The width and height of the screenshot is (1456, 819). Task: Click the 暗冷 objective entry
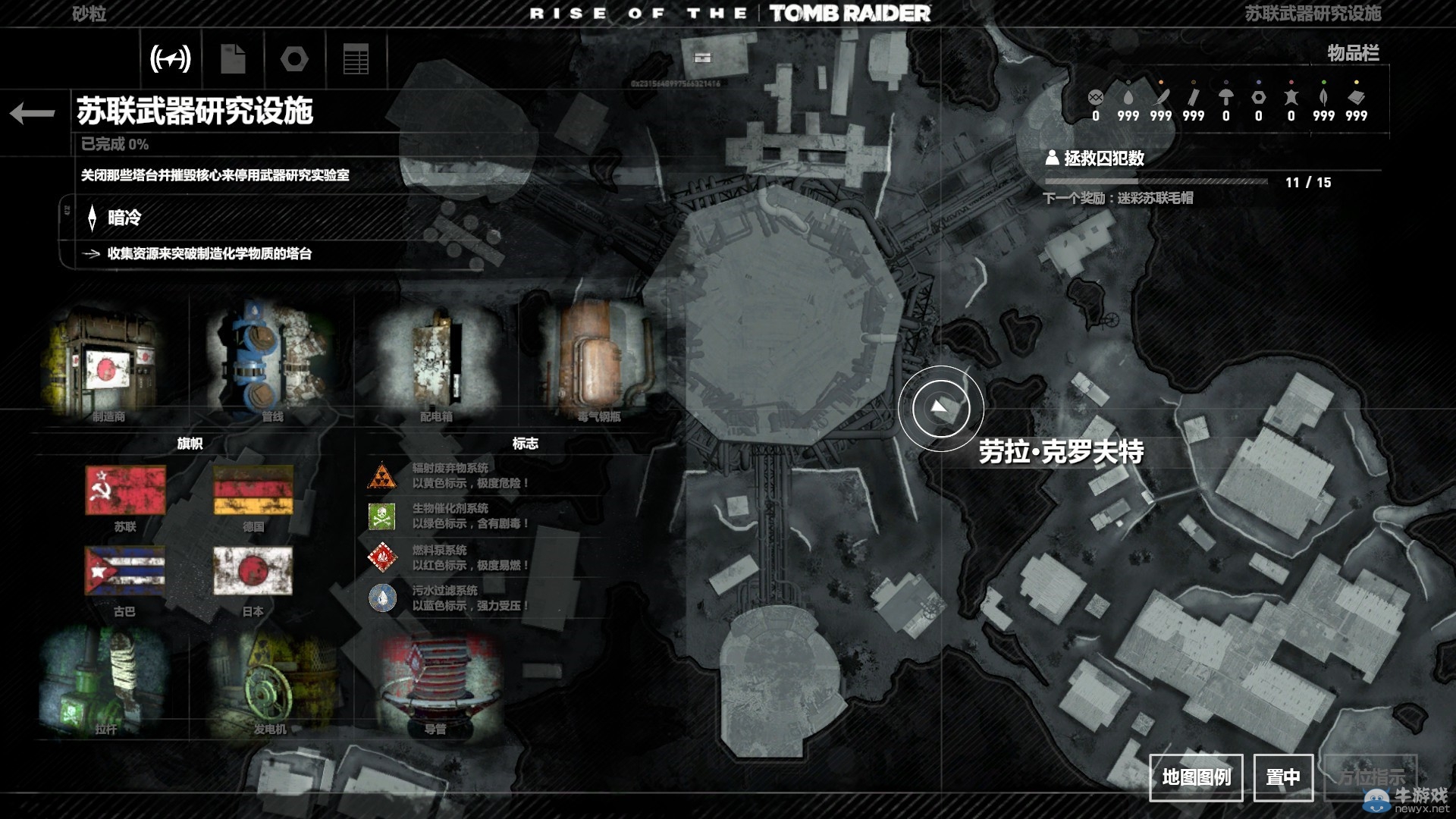pos(124,218)
